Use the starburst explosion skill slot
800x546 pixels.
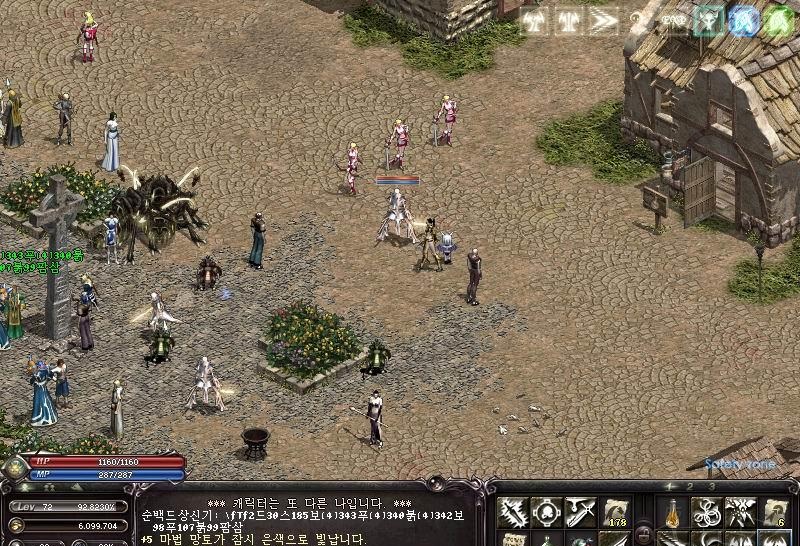740,511
